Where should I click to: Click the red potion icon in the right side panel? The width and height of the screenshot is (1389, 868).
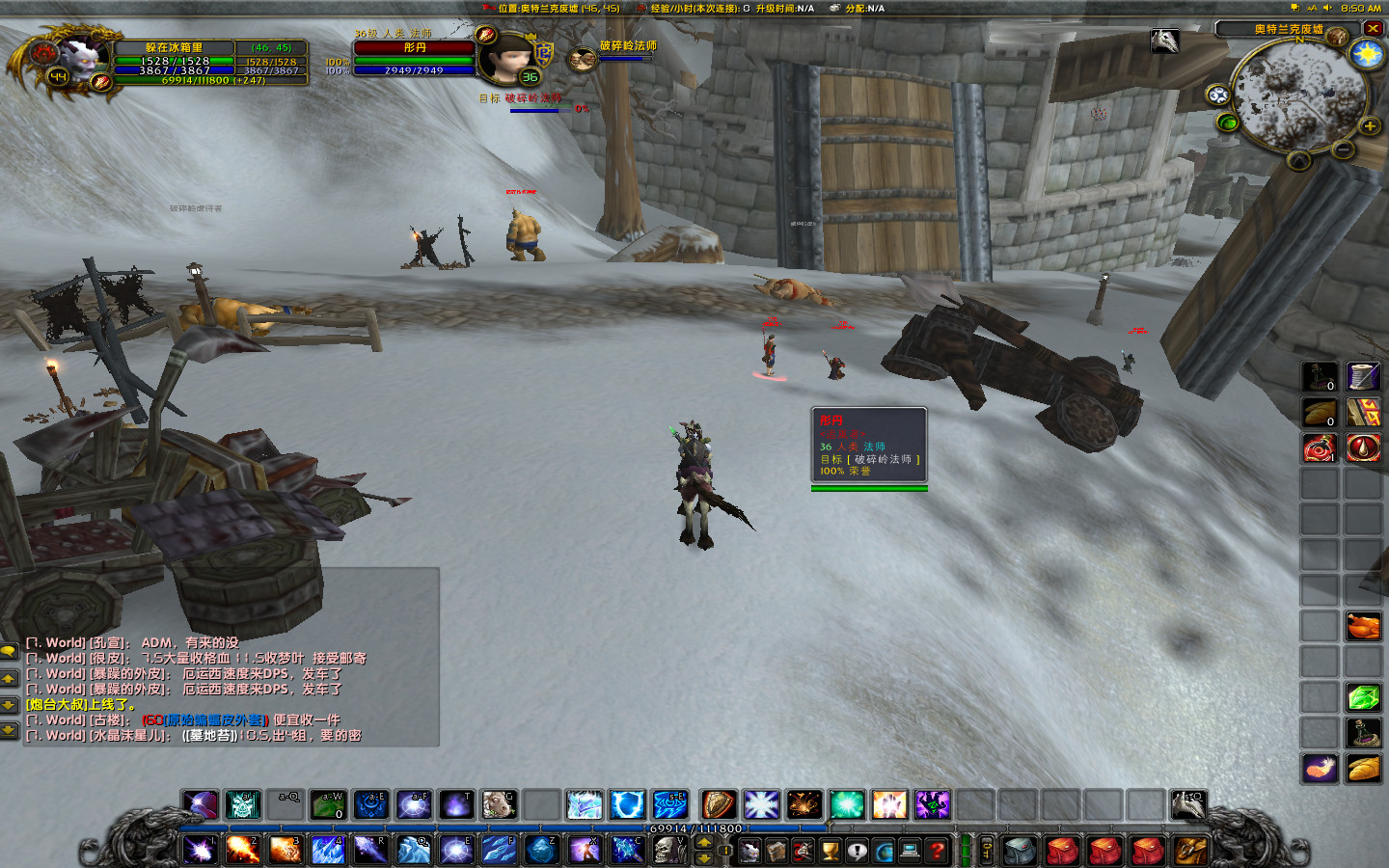[1320, 448]
